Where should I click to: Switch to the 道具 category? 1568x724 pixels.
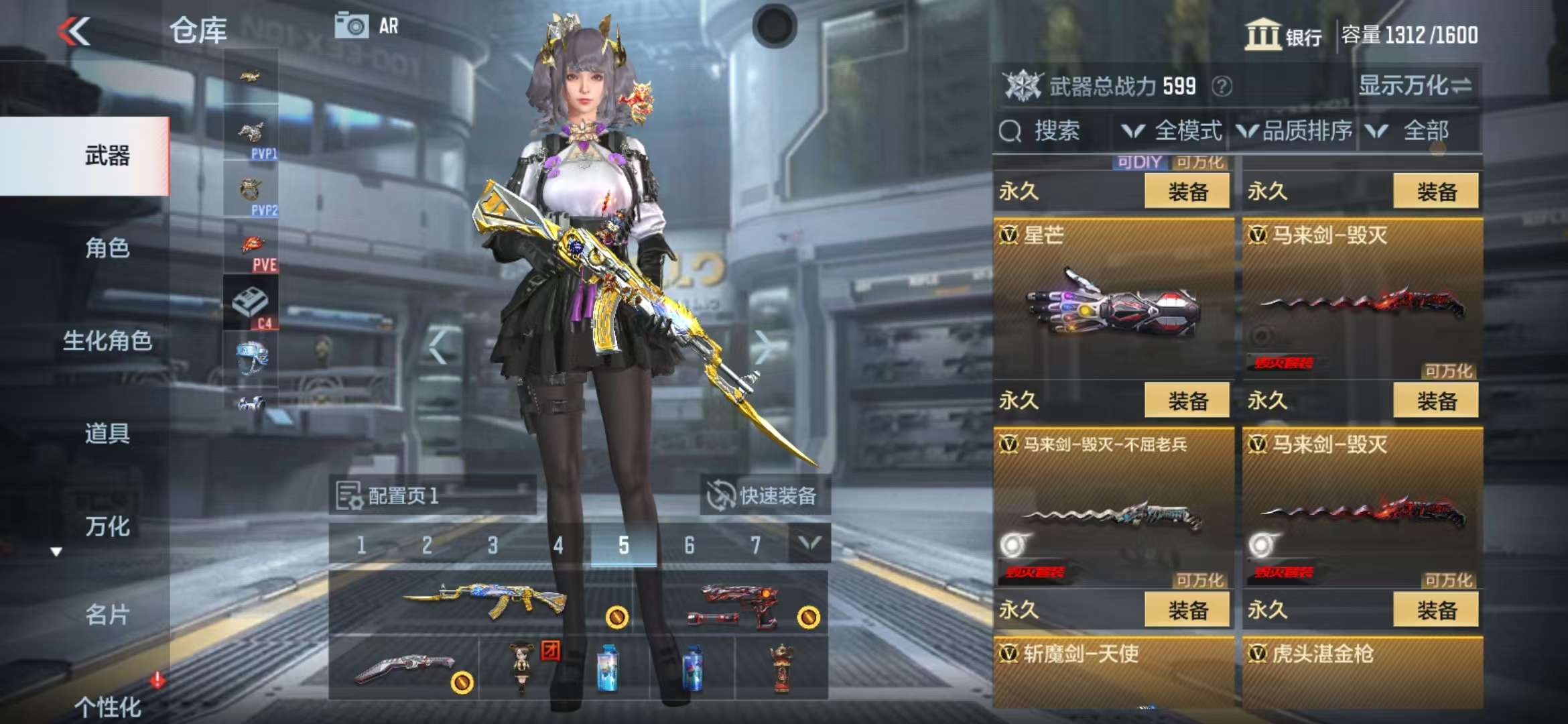pos(107,434)
